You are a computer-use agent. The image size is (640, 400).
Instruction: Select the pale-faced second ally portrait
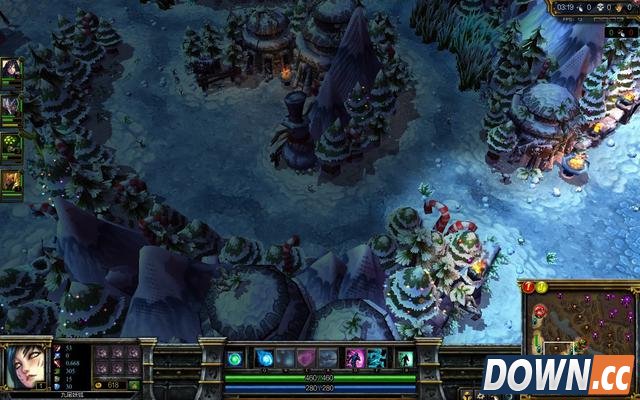12,105
